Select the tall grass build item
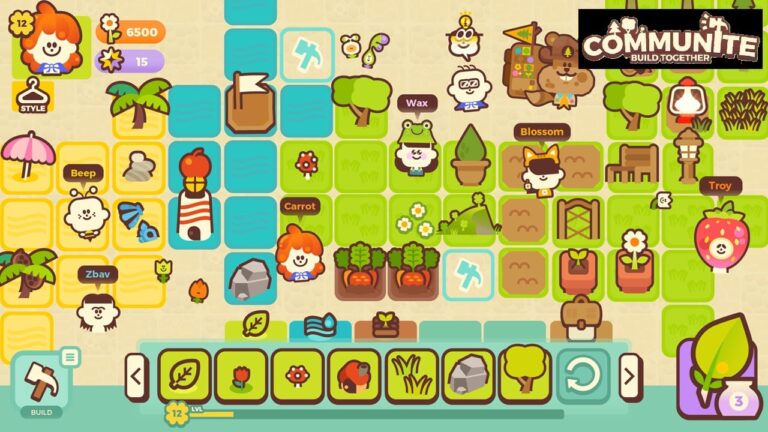The height and width of the screenshot is (432, 768). pos(411,376)
